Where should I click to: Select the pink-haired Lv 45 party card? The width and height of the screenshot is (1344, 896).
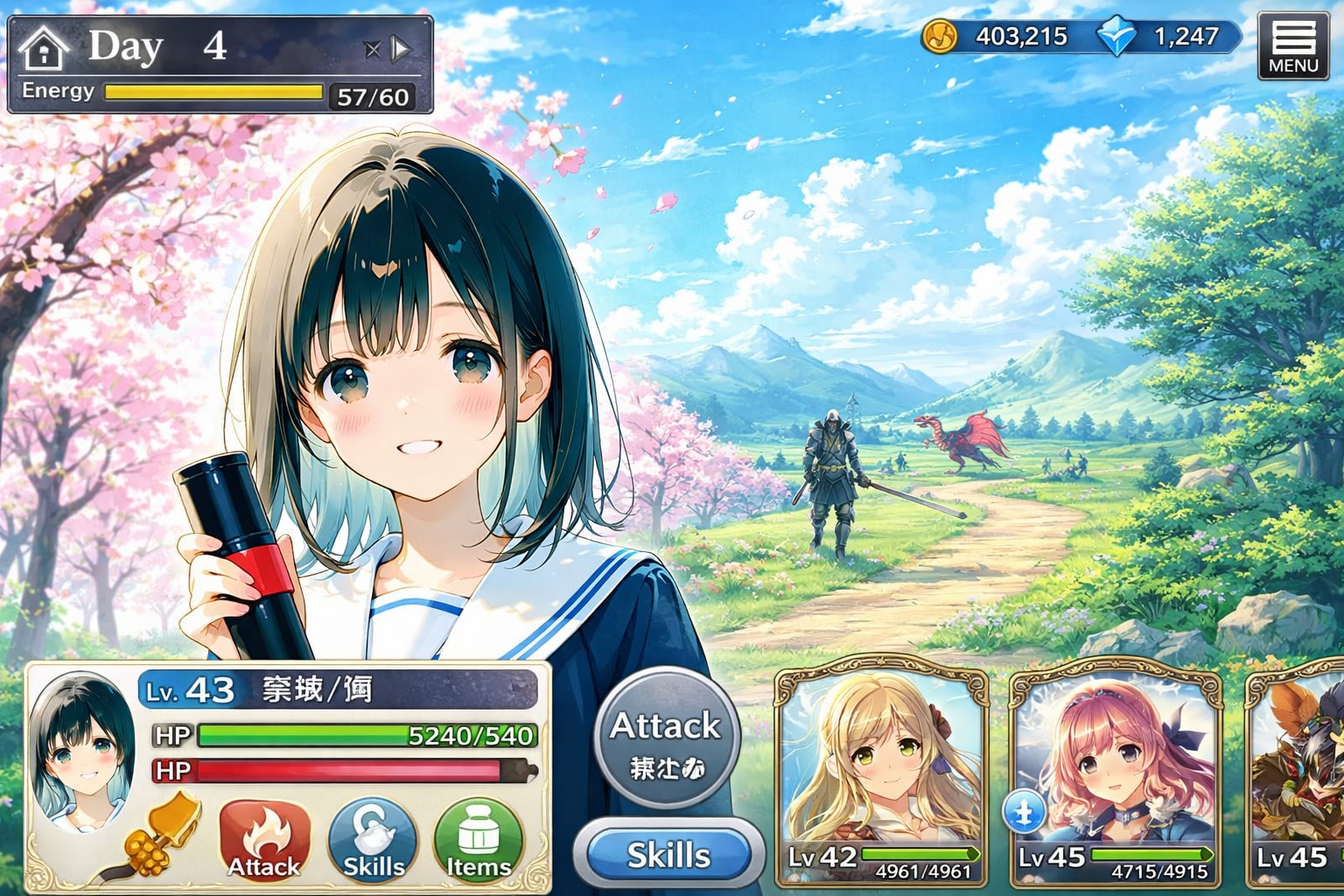pyautogui.click(x=1116, y=775)
